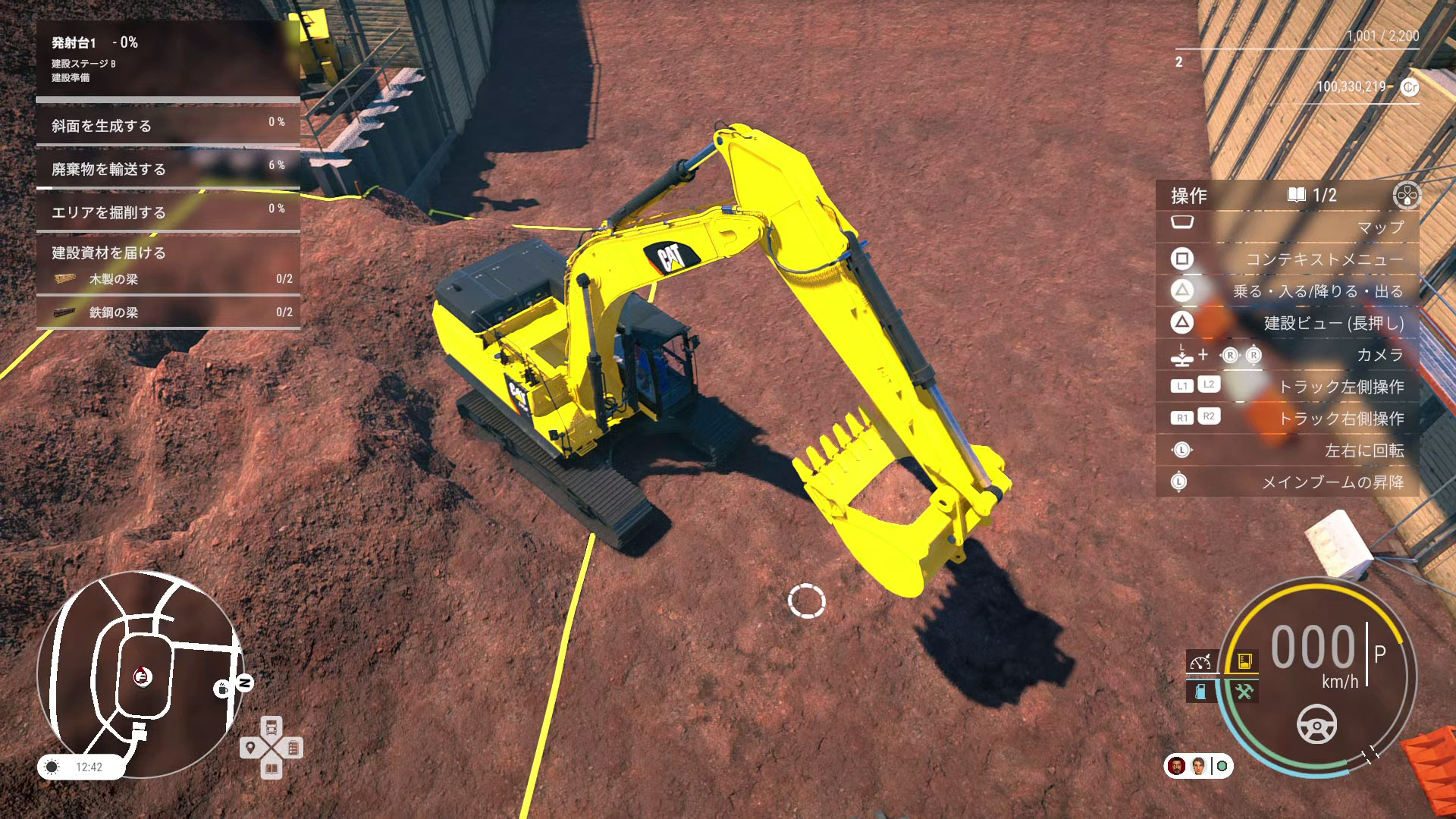
Task: Click the truck icon in the quick menu
Action: [271, 726]
